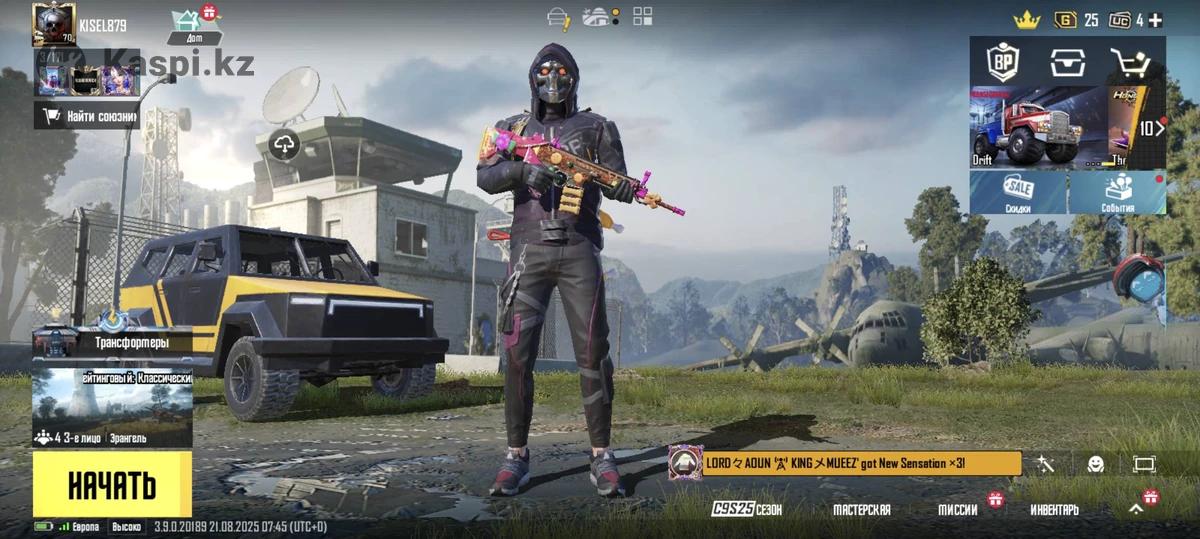The height and width of the screenshot is (539, 1200).
Task: Add UC with the plus button
Action: click(x=1156, y=19)
